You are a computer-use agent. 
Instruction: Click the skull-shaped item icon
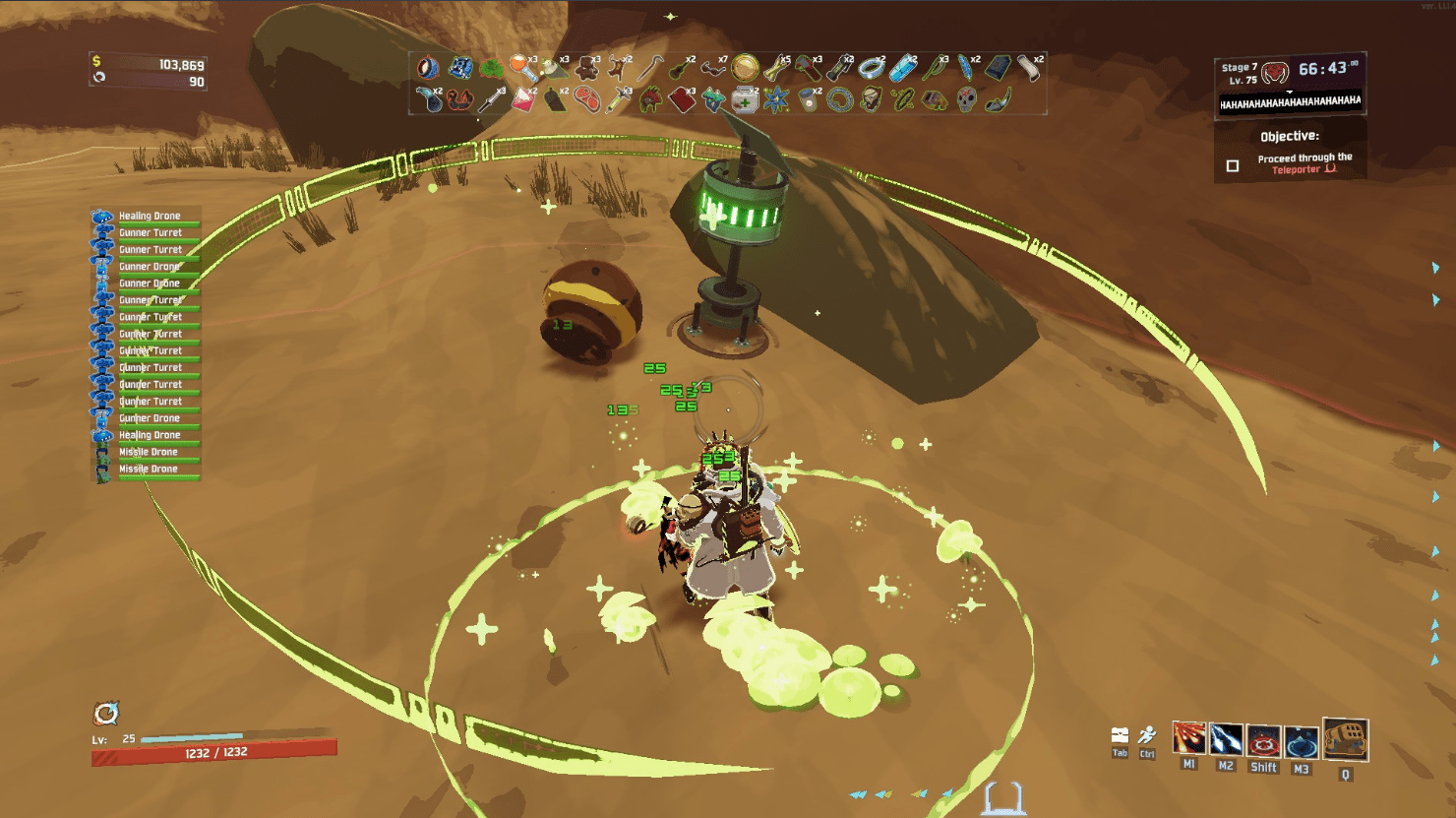point(967,99)
